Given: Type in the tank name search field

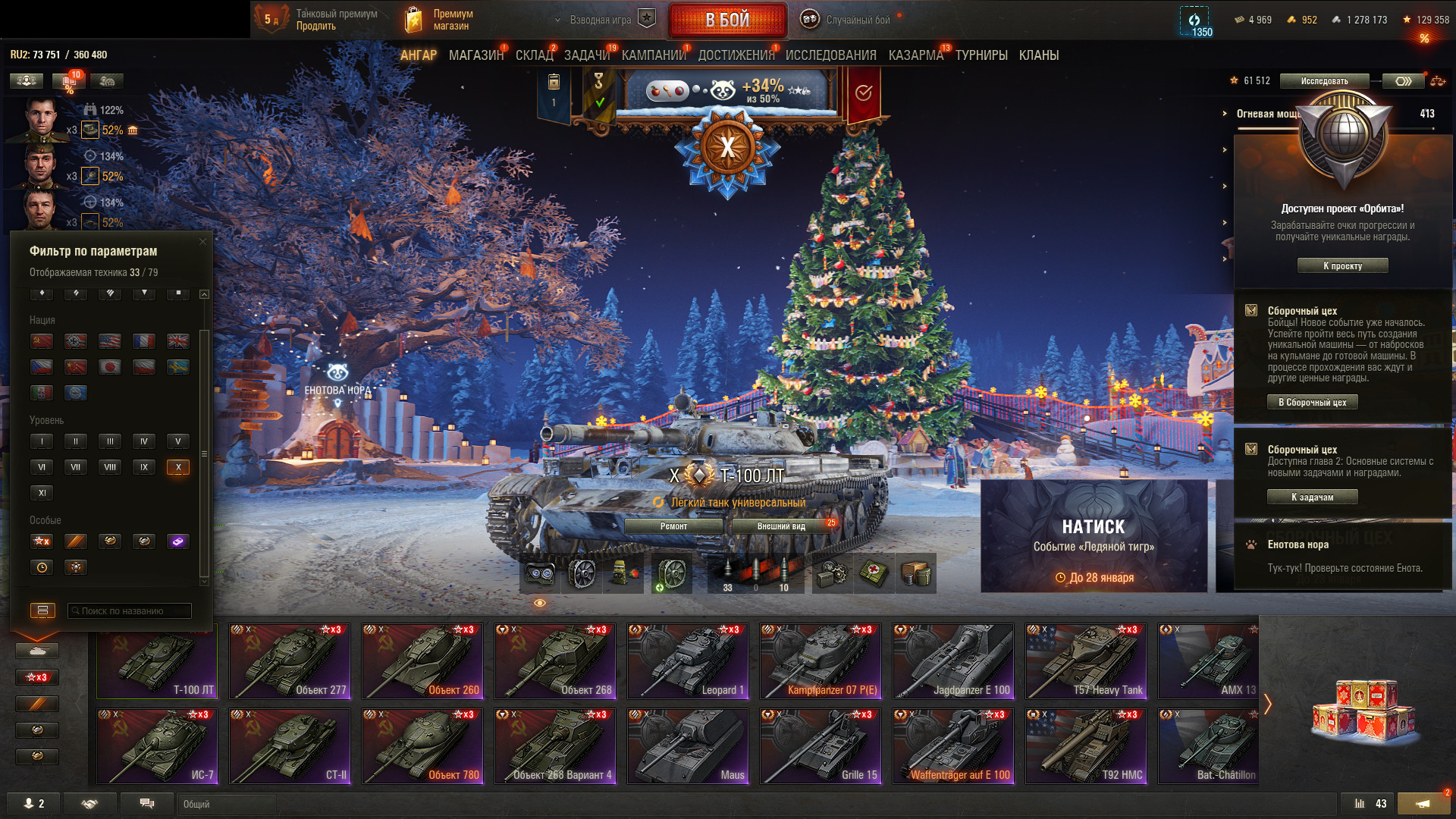Looking at the screenshot, I should point(130,611).
